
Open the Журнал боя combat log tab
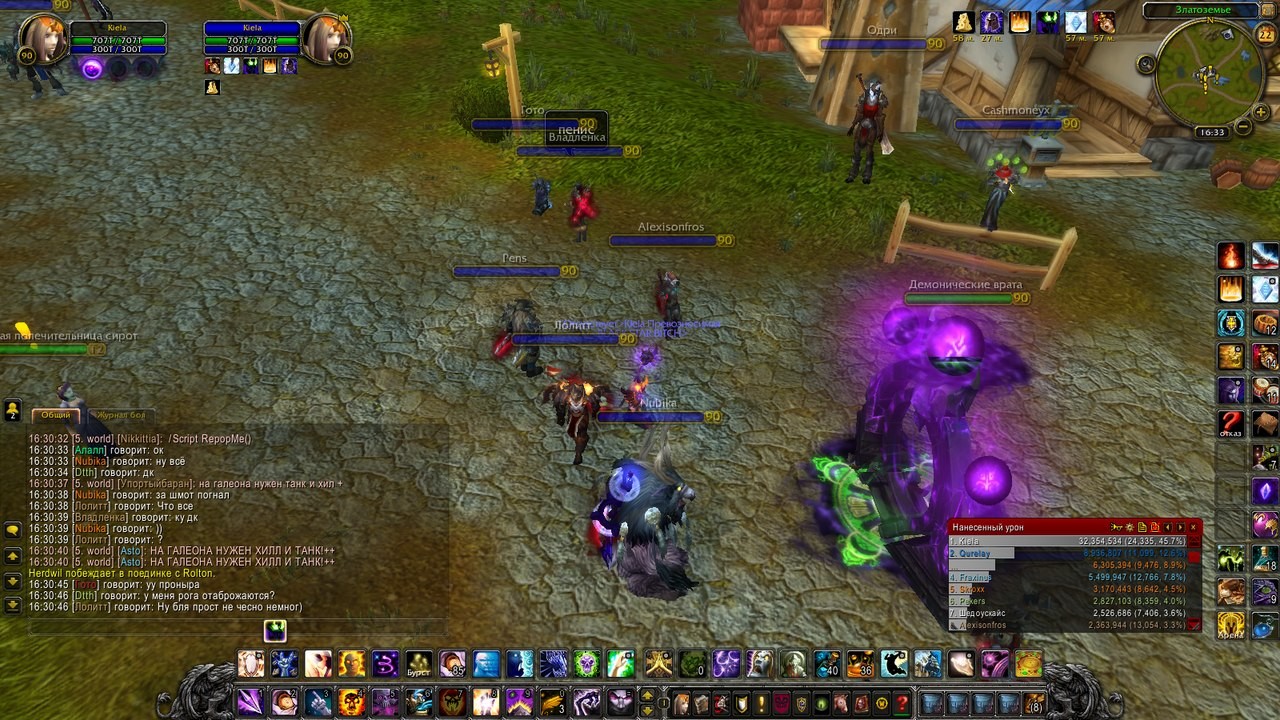122,415
